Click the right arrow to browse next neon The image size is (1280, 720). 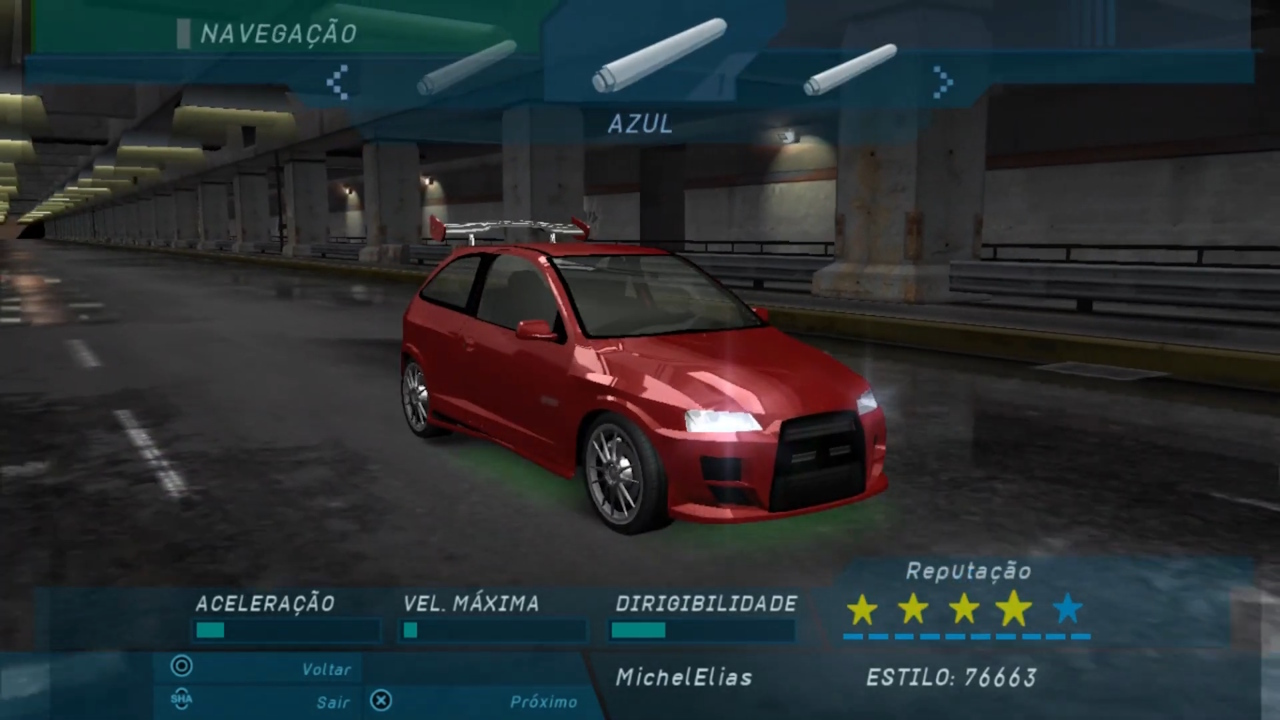click(942, 82)
